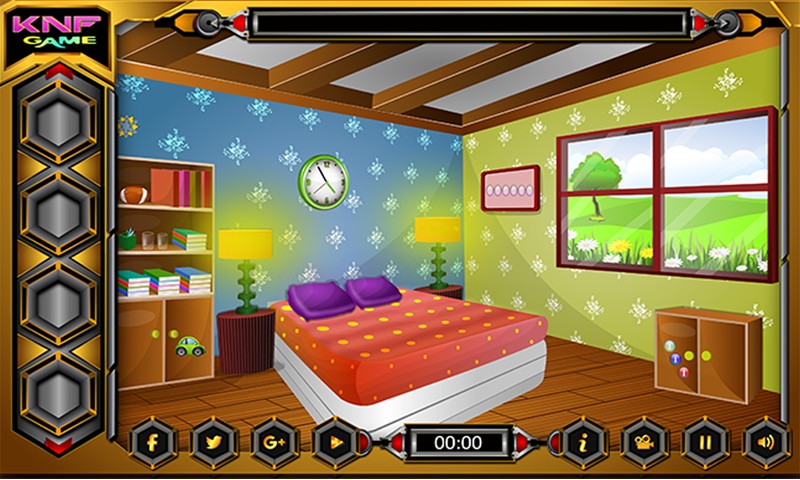Tap the Google Play triangle icon
The image size is (800, 480).
(x=333, y=440)
